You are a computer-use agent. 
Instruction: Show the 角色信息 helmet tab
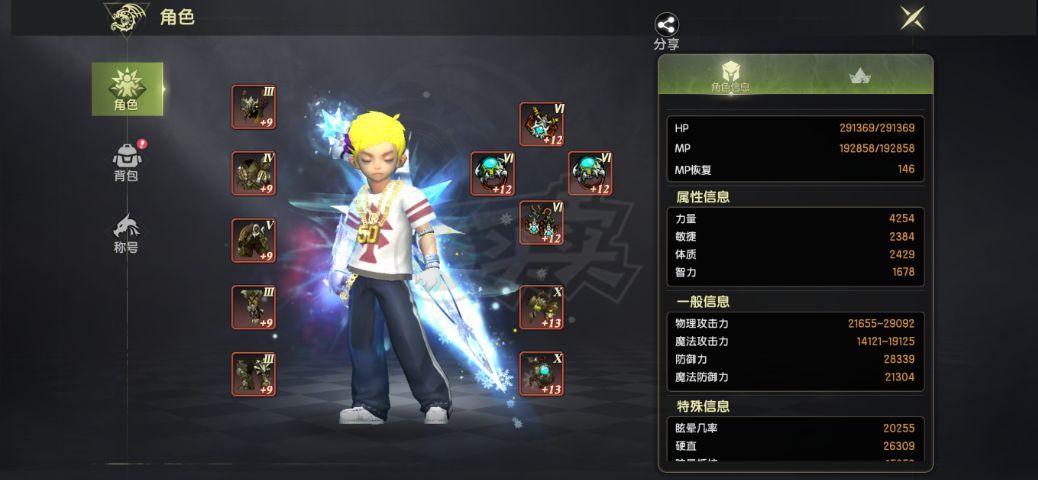tap(730, 75)
